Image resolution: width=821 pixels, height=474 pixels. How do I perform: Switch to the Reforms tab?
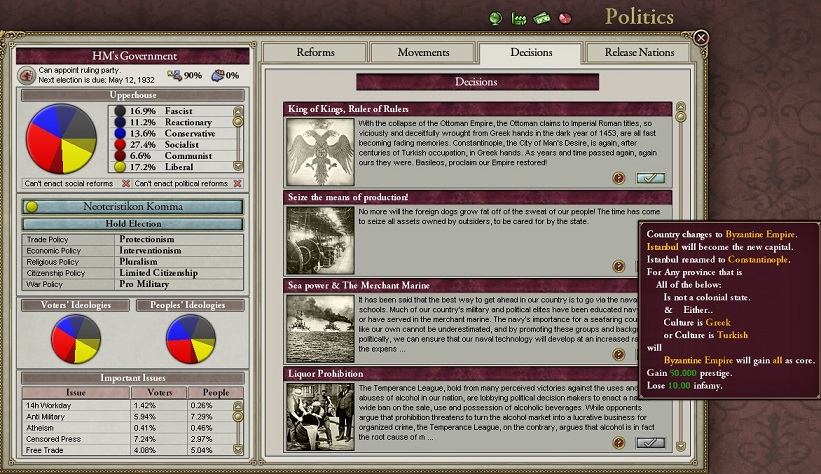point(316,53)
